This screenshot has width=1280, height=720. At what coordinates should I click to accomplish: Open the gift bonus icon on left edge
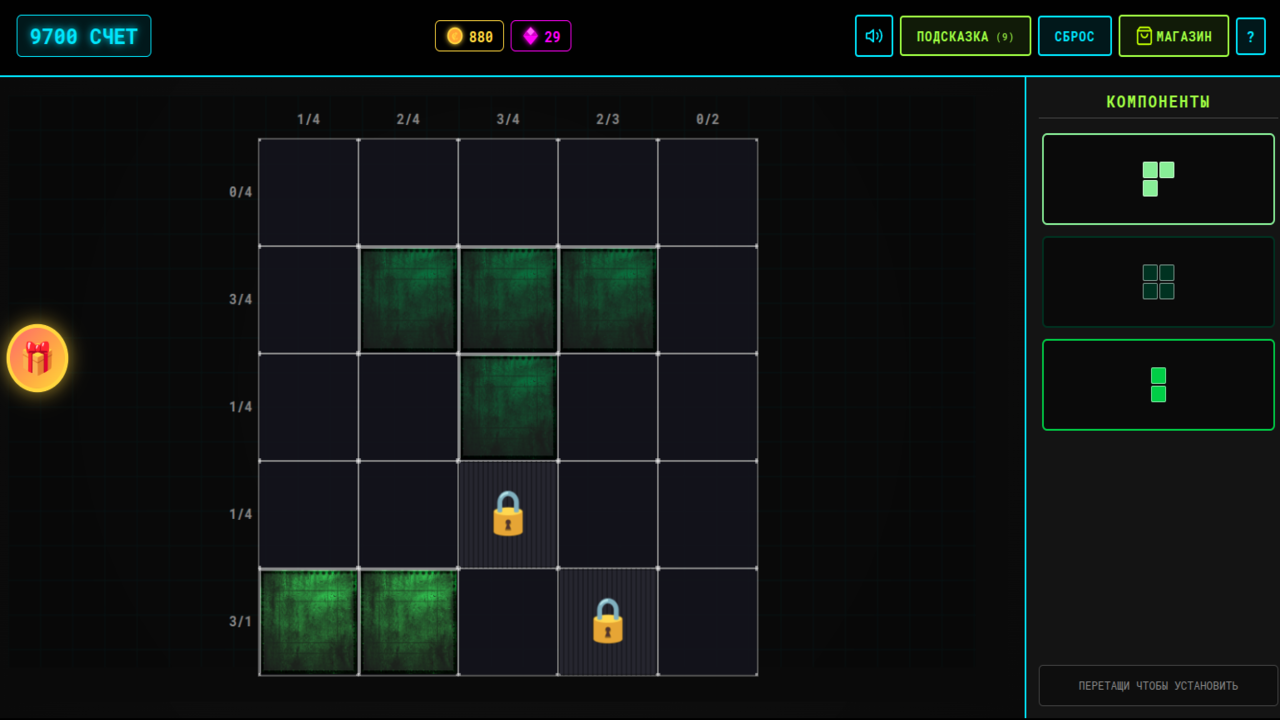tap(37, 358)
